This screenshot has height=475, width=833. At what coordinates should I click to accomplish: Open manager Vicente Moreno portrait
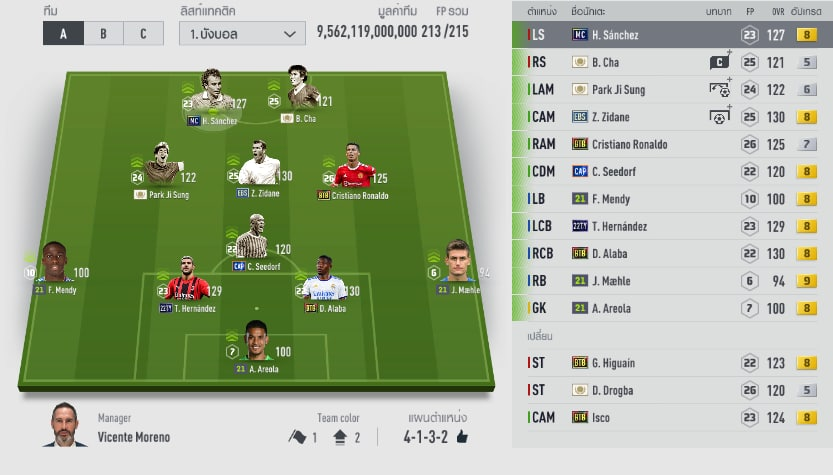point(65,427)
